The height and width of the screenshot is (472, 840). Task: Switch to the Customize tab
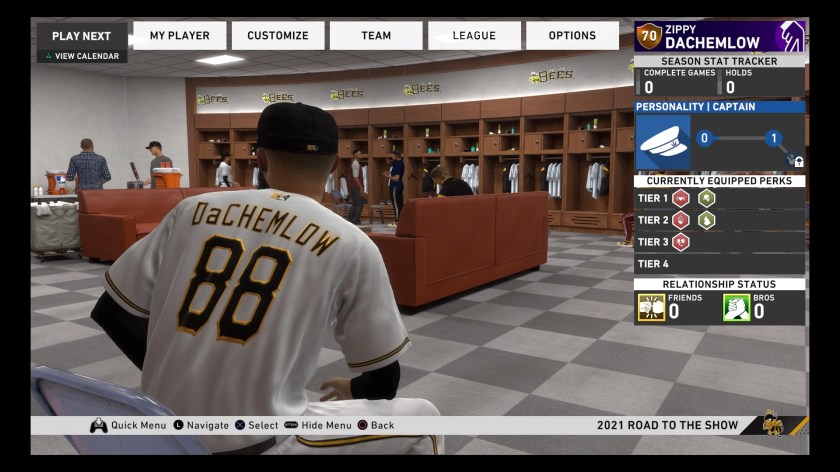pos(278,36)
